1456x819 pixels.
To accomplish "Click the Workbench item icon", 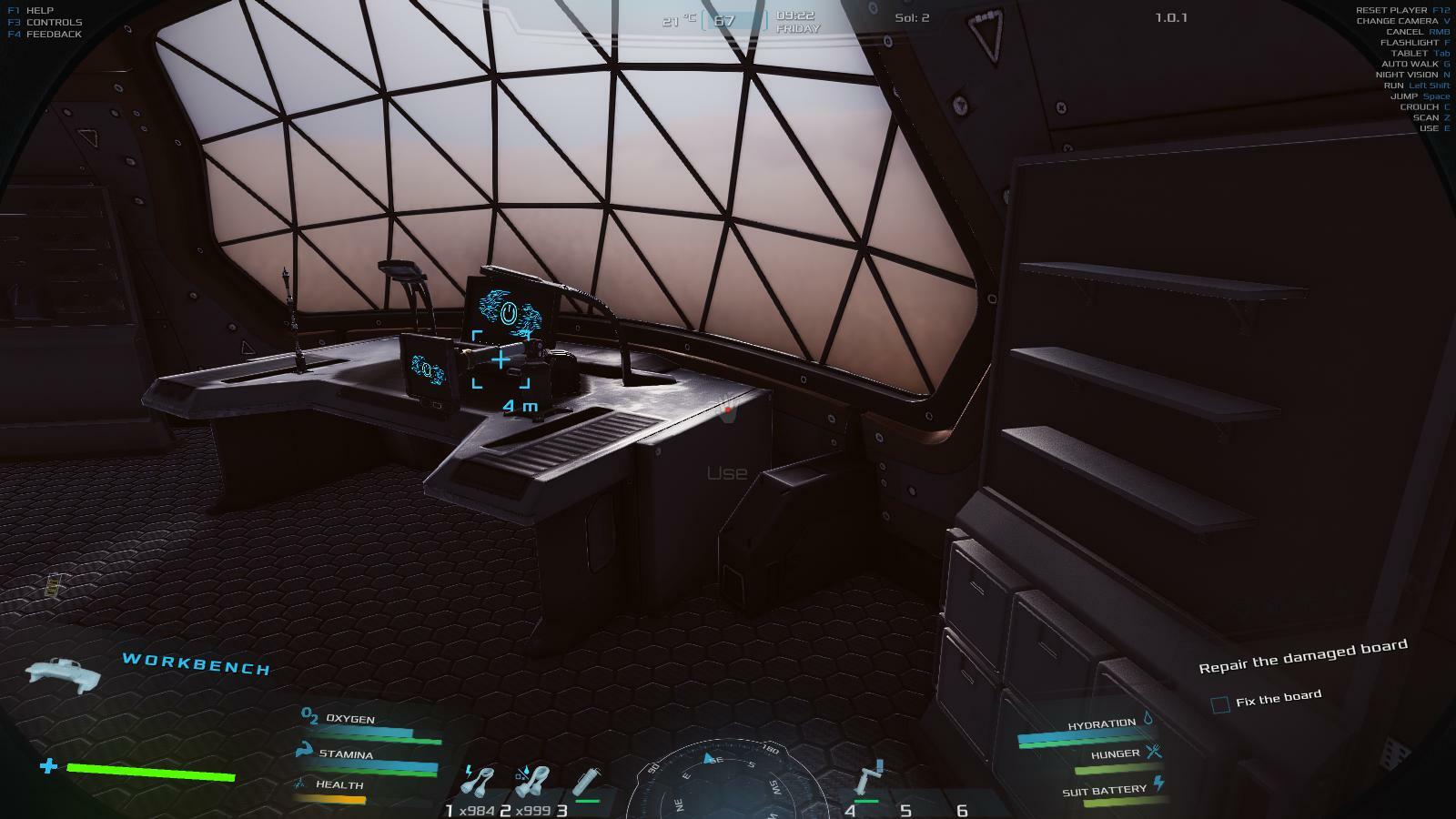I will (x=63, y=673).
